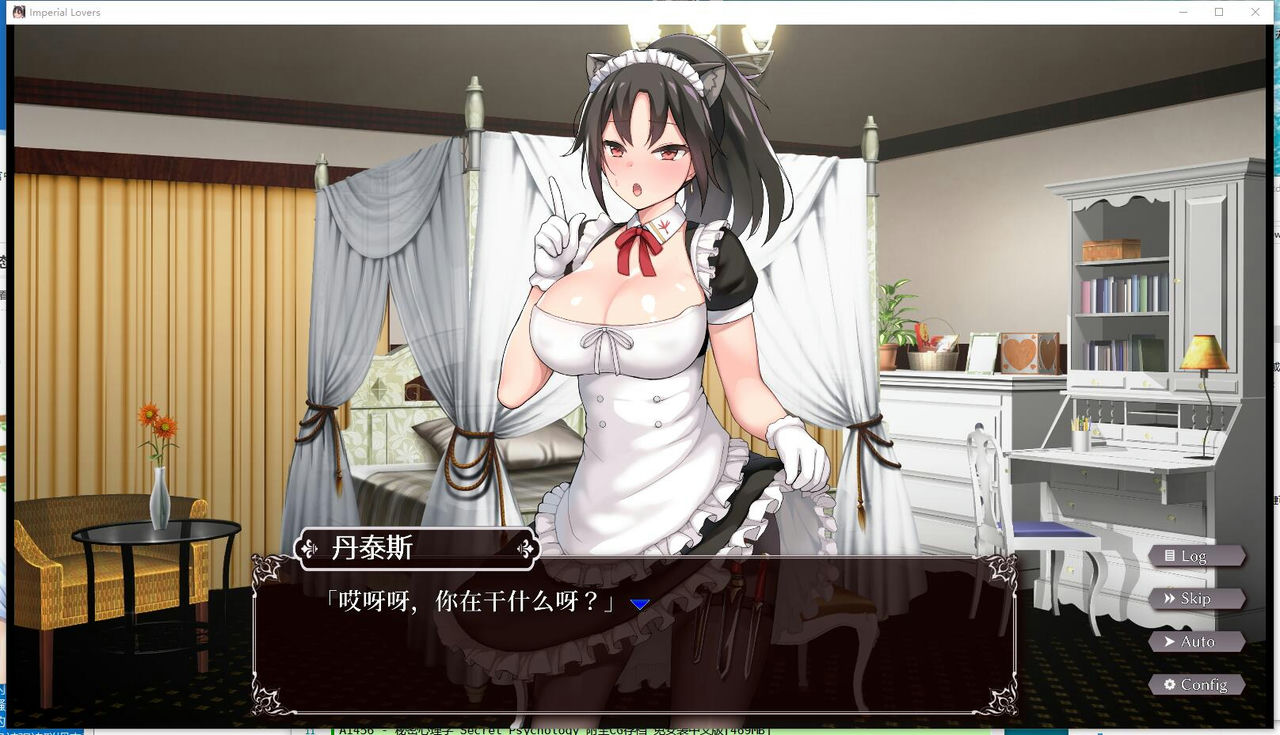Screen dimensions: 1280x735
Task: Click the notepad icon on the Log button
Action: (1170, 555)
